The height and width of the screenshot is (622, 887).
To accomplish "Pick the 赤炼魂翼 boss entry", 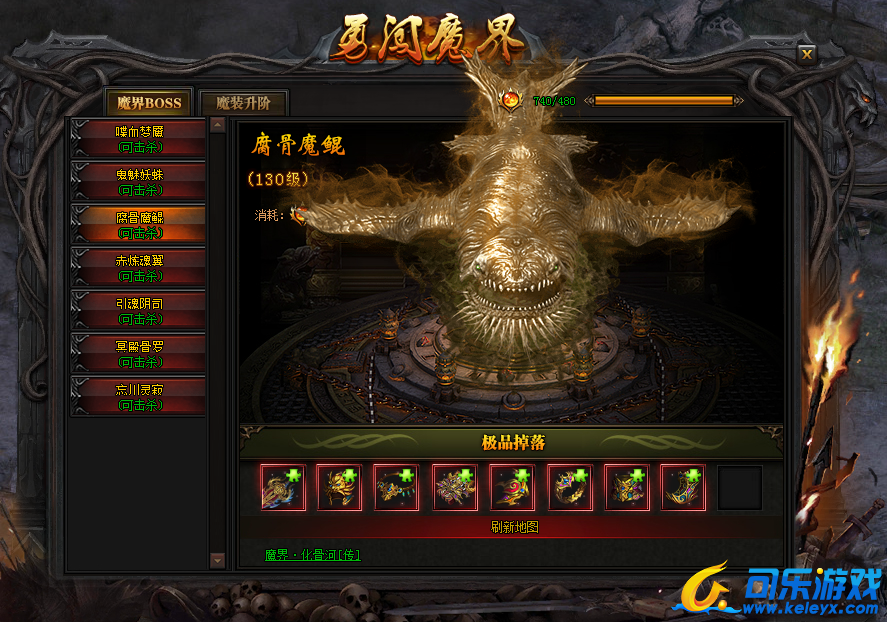I will coord(139,268).
